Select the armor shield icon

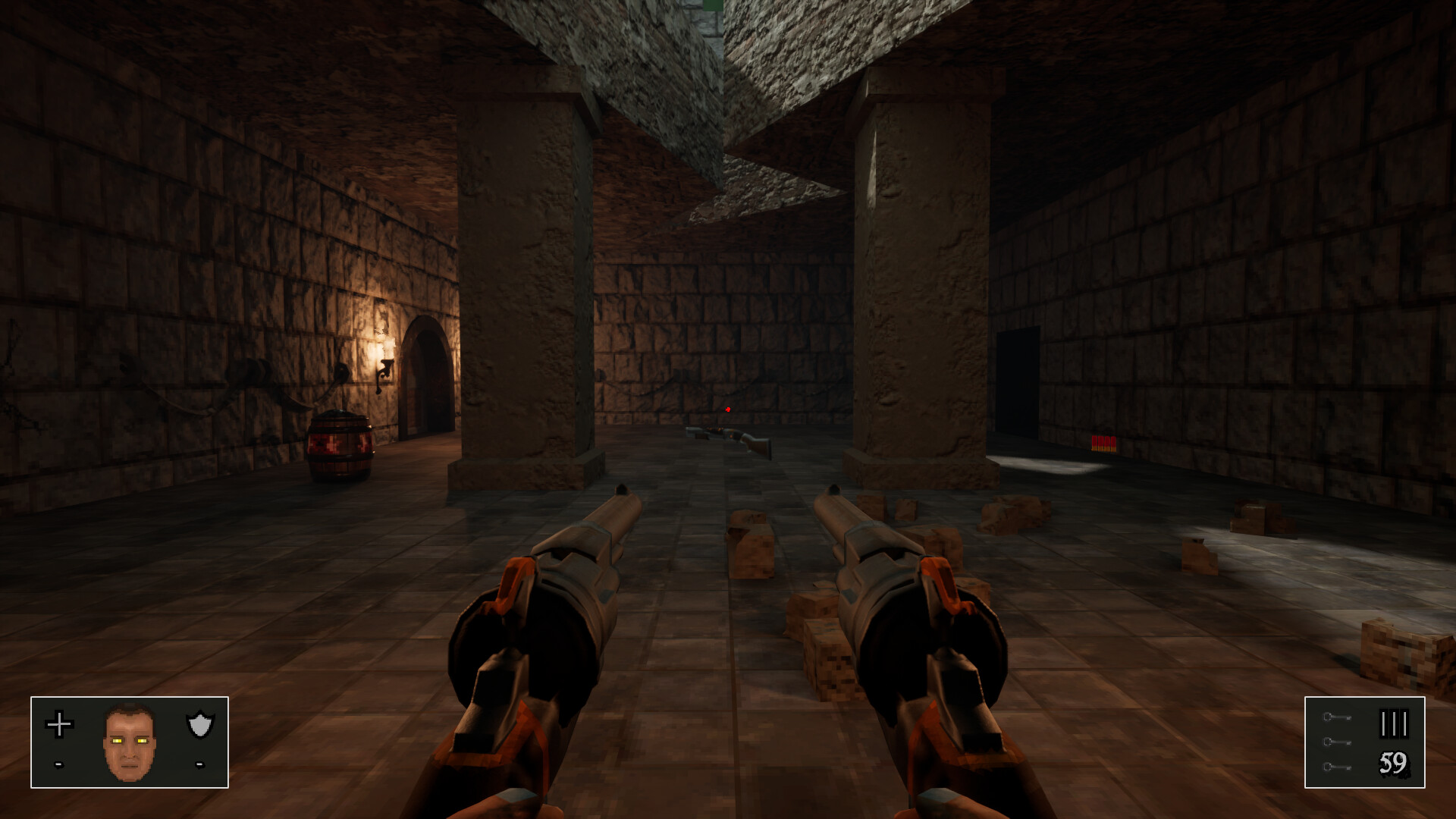coord(199,724)
